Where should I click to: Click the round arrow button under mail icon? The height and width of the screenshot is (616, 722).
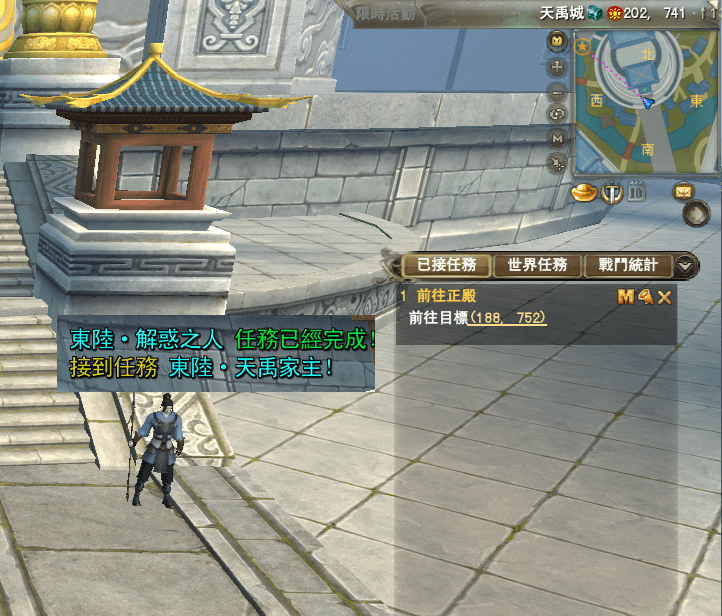click(x=696, y=214)
